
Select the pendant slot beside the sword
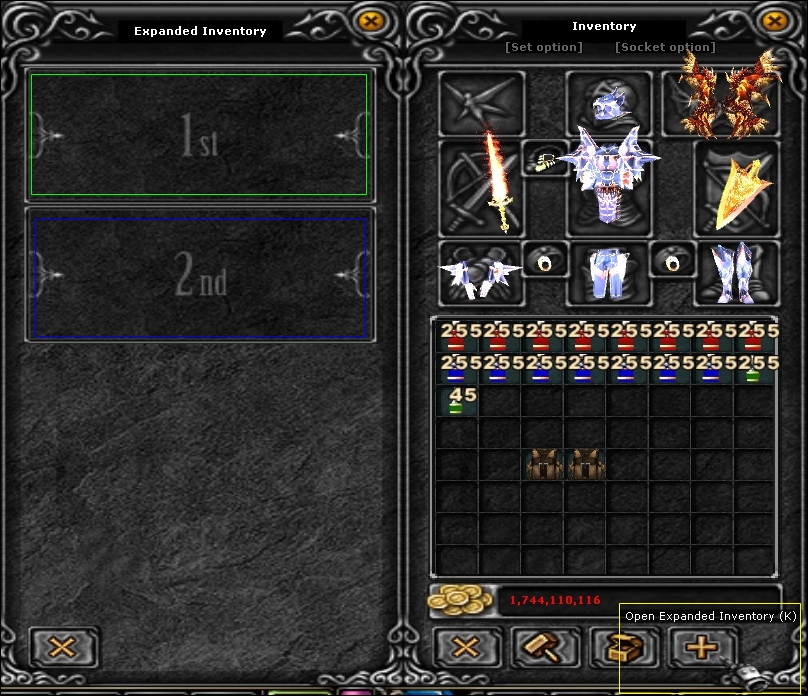(545, 159)
